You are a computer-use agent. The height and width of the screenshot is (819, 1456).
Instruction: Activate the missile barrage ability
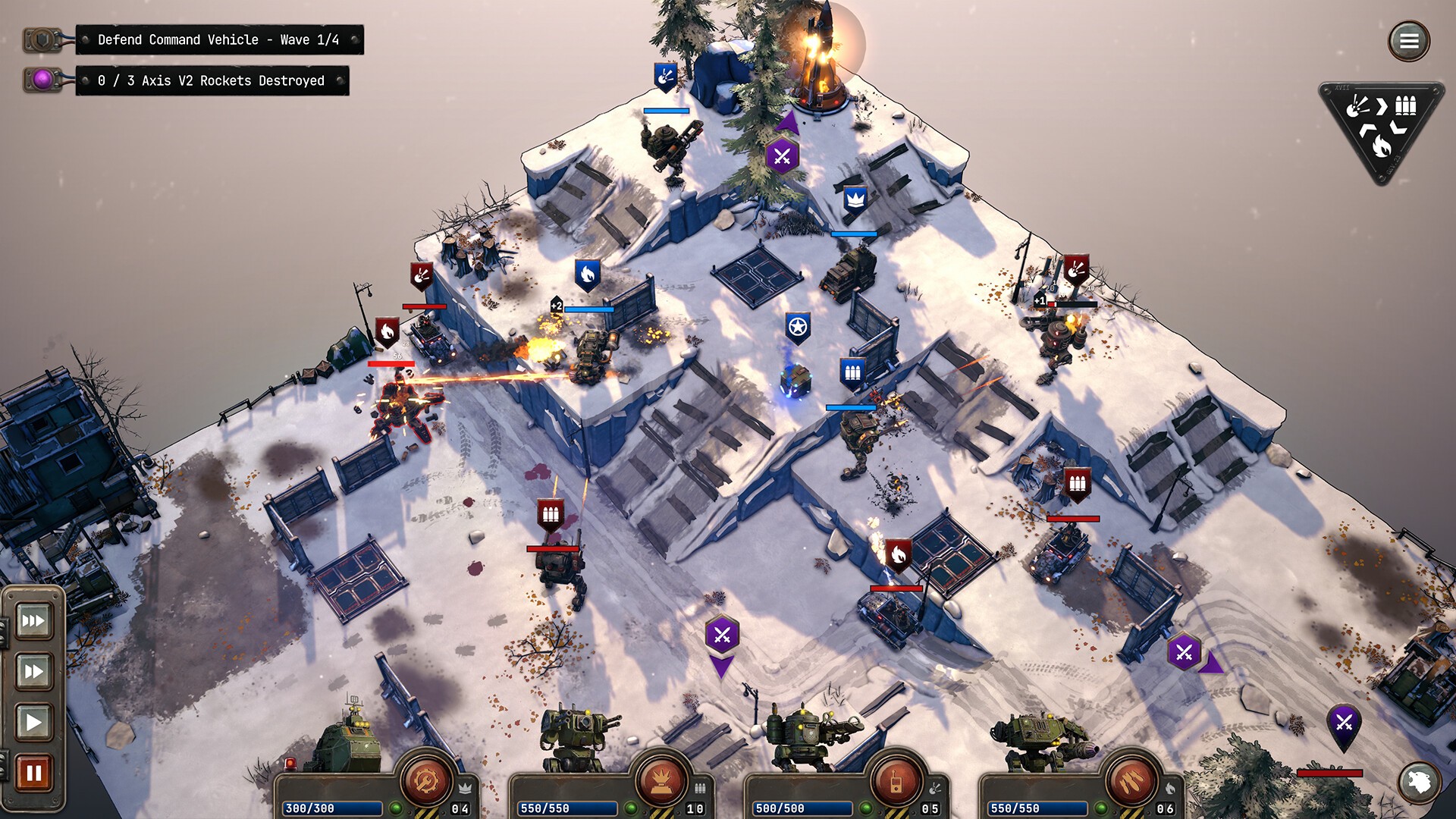1131,780
